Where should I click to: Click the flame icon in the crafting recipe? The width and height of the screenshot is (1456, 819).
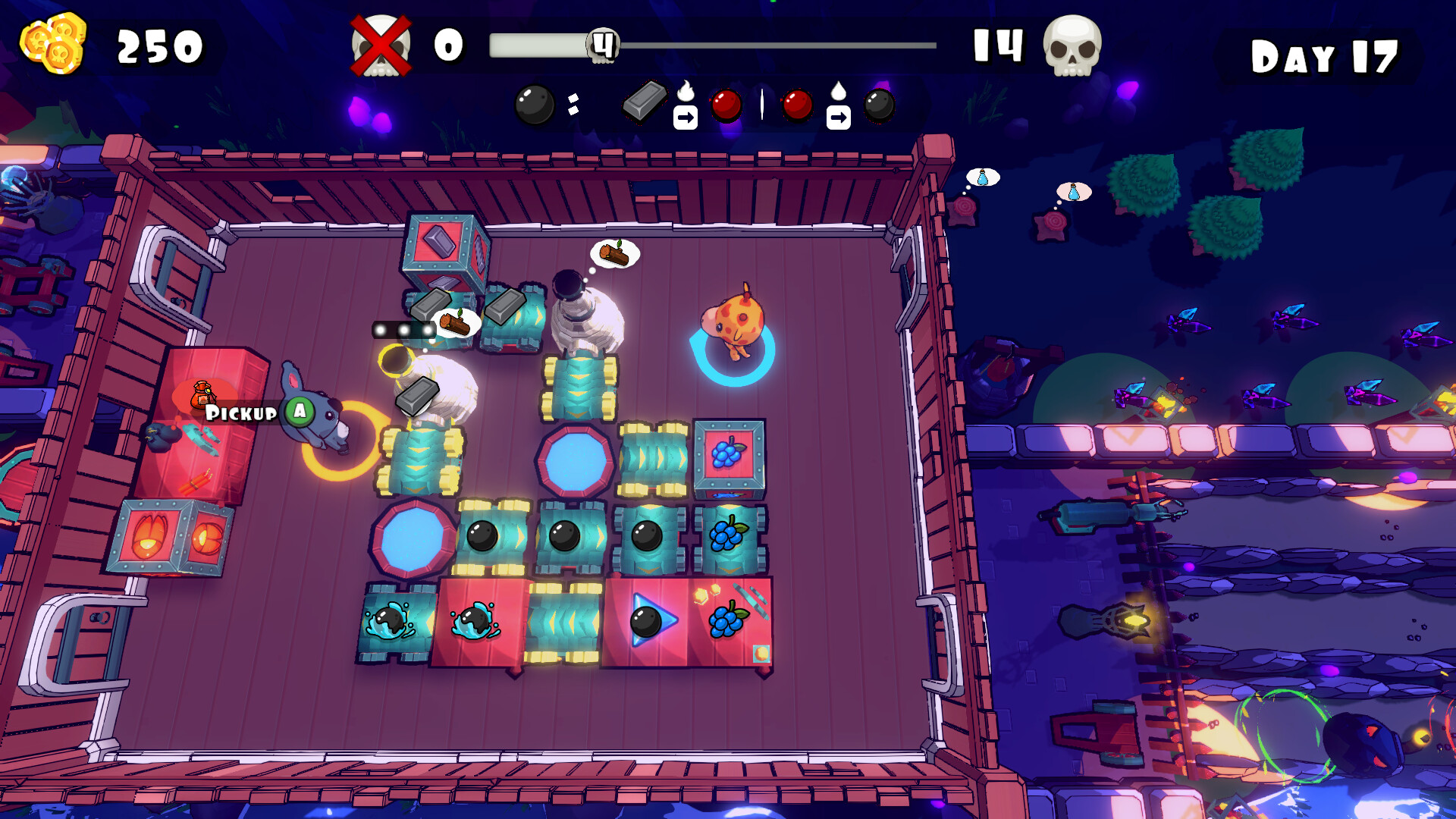pos(687,91)
